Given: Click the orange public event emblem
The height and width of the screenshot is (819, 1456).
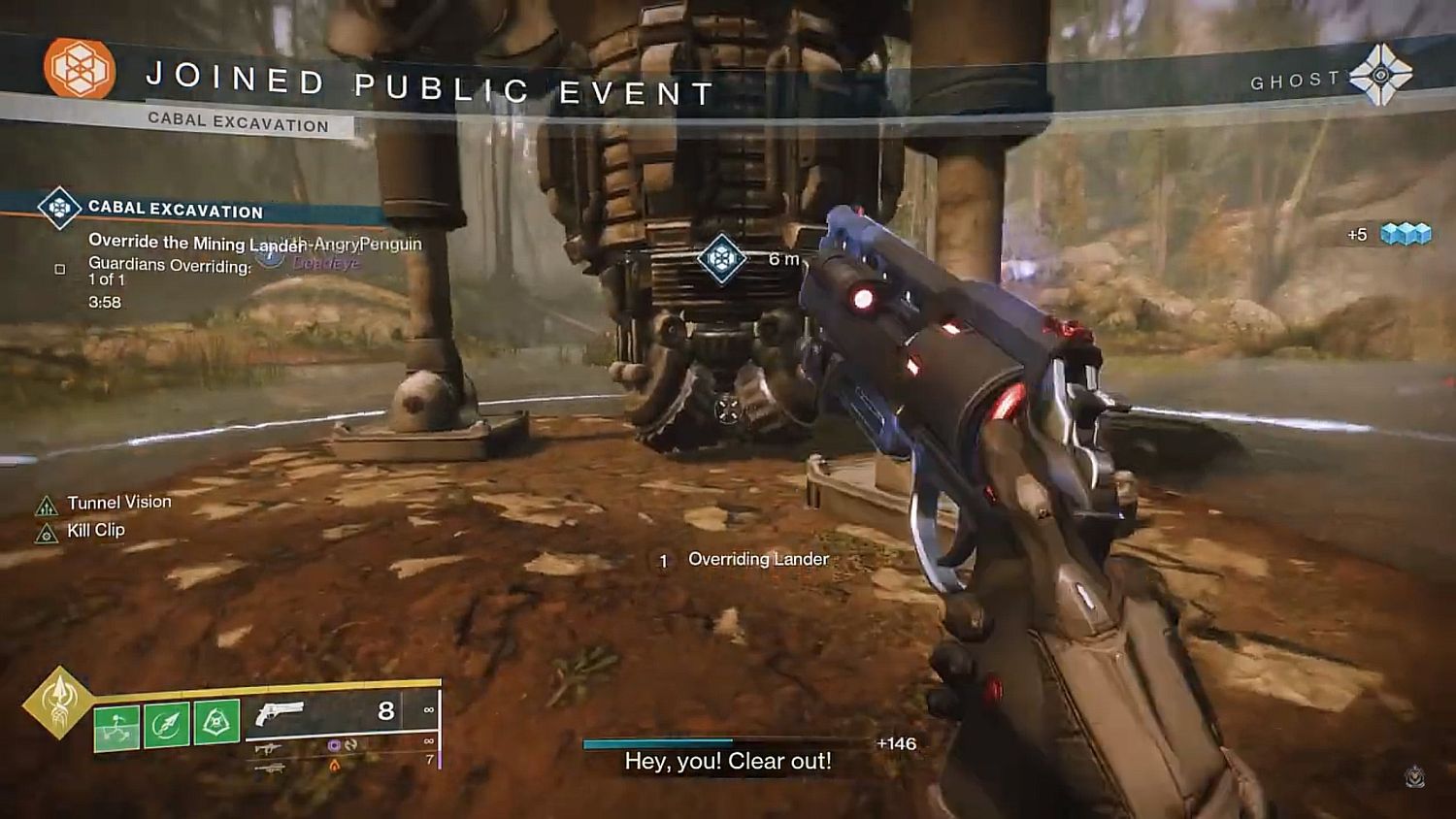Looking at the screenshot, I should [80, 69].
